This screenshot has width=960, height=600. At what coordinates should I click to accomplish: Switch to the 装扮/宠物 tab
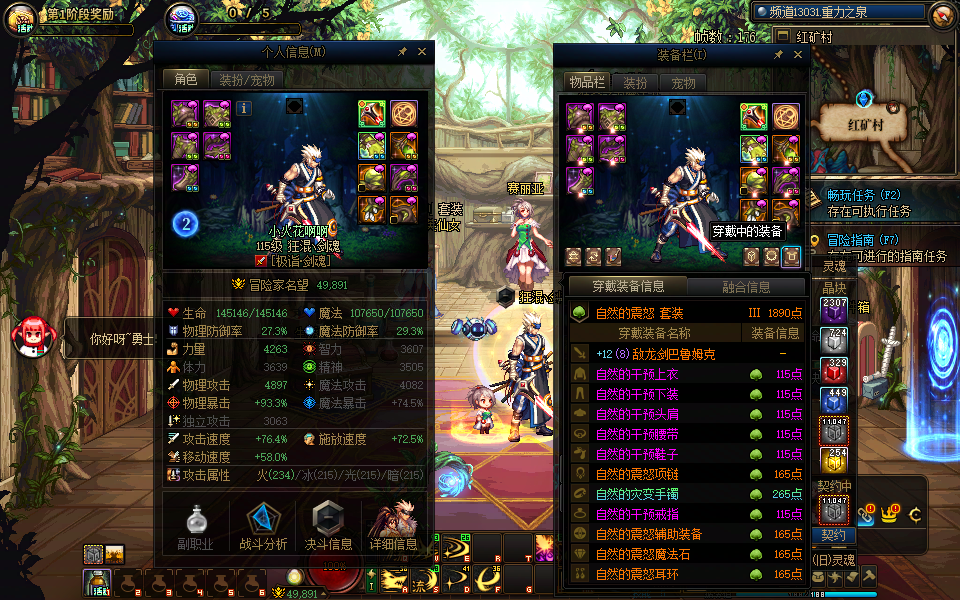(246, 80)
